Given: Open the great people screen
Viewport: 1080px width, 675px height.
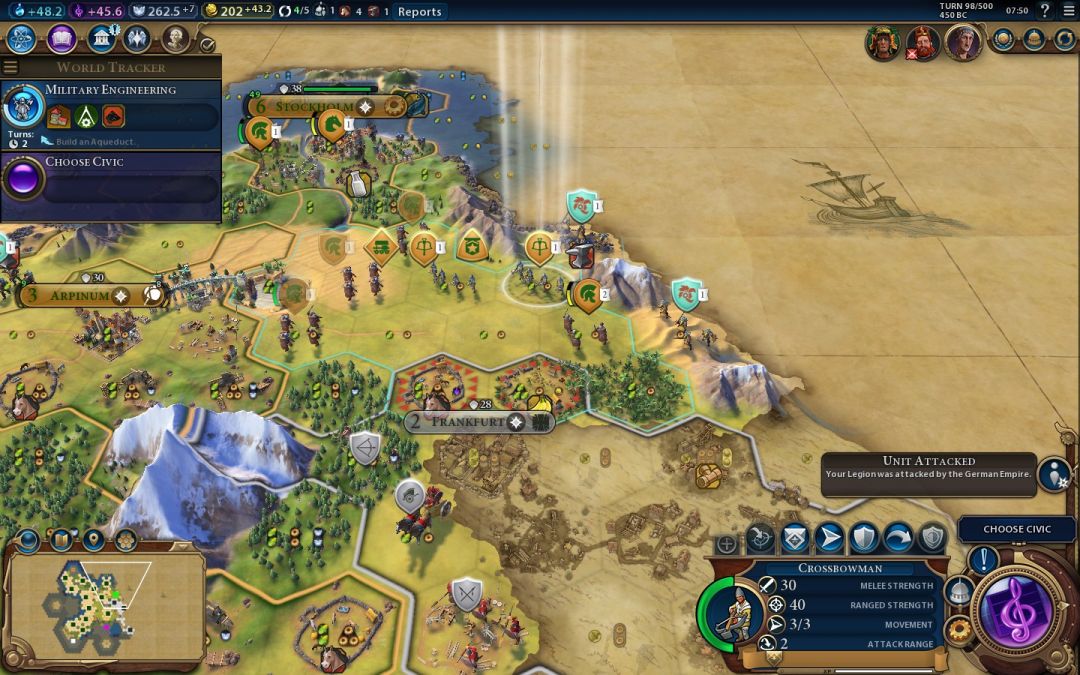Looking at the screenshot, I should [x=176, y=39].
